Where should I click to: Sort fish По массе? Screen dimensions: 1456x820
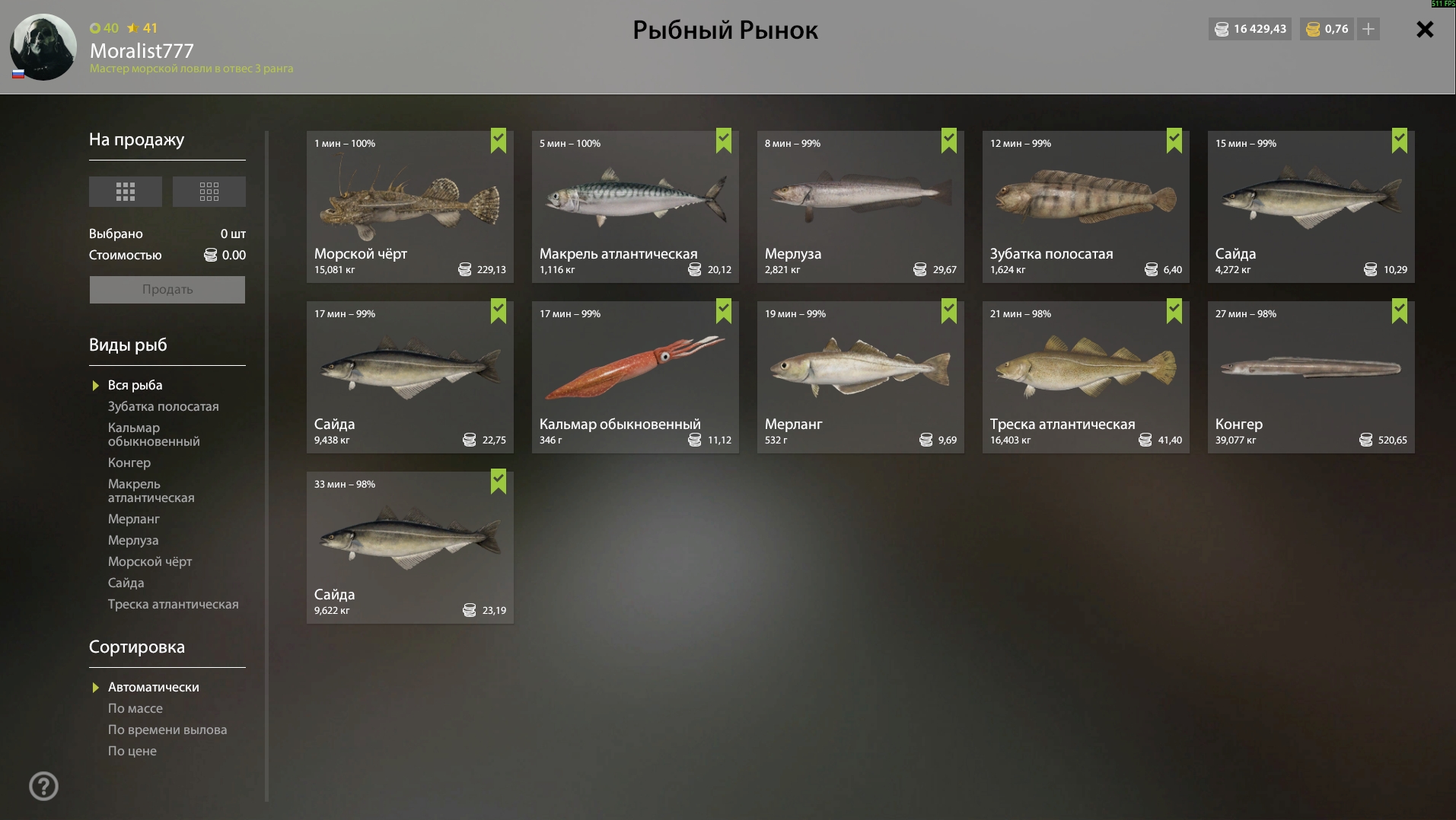135,708
